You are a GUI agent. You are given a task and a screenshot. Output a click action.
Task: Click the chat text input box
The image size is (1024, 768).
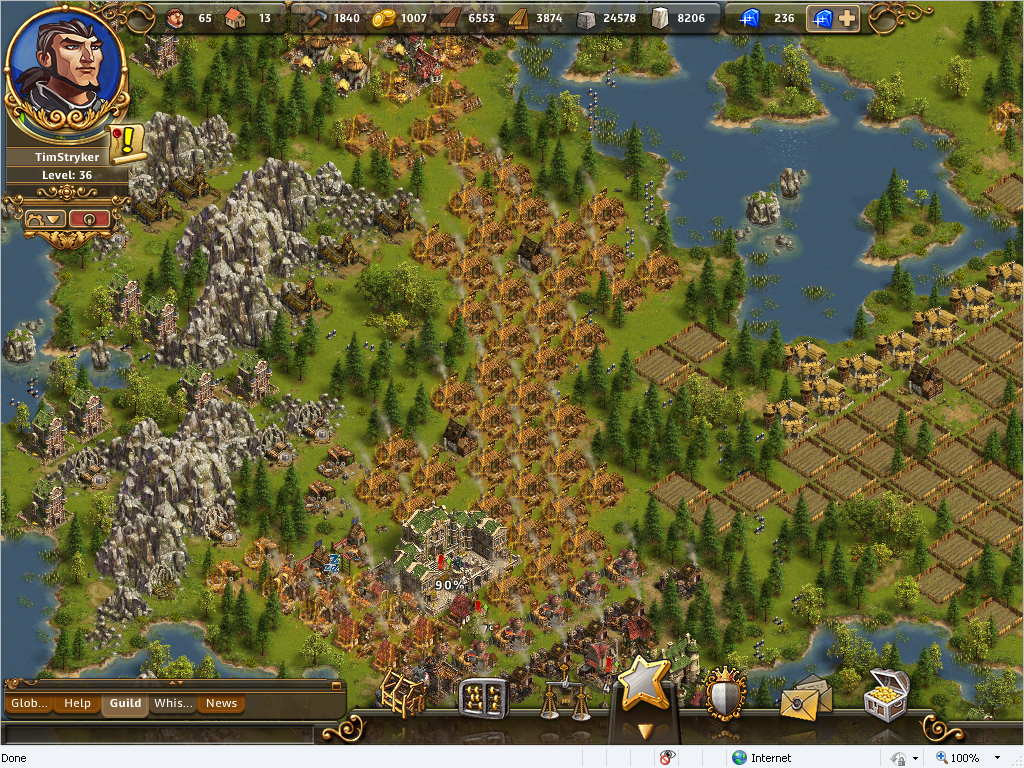(158, 734)
